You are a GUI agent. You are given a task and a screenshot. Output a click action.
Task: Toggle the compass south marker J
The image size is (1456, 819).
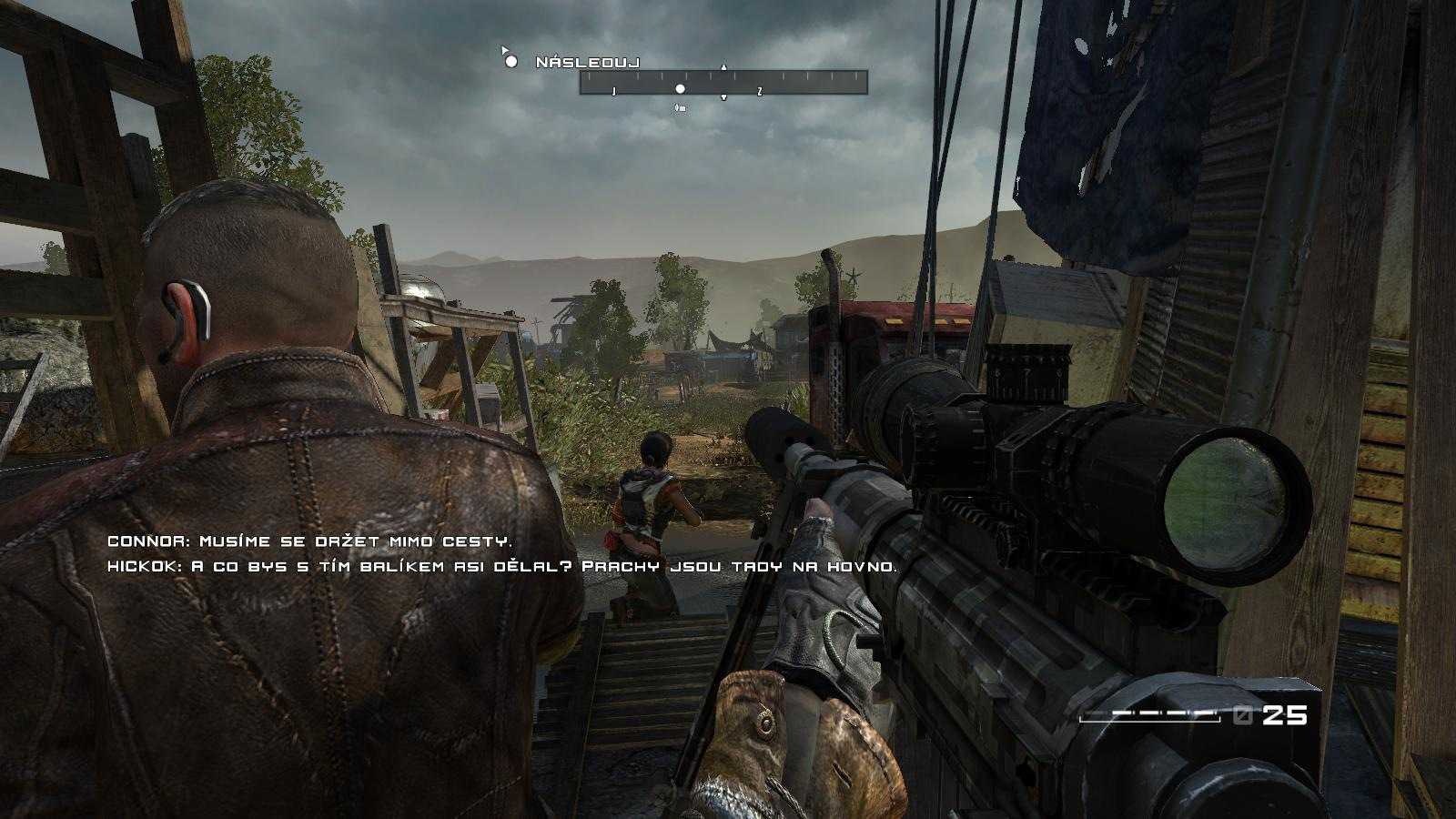coord(614,90)
